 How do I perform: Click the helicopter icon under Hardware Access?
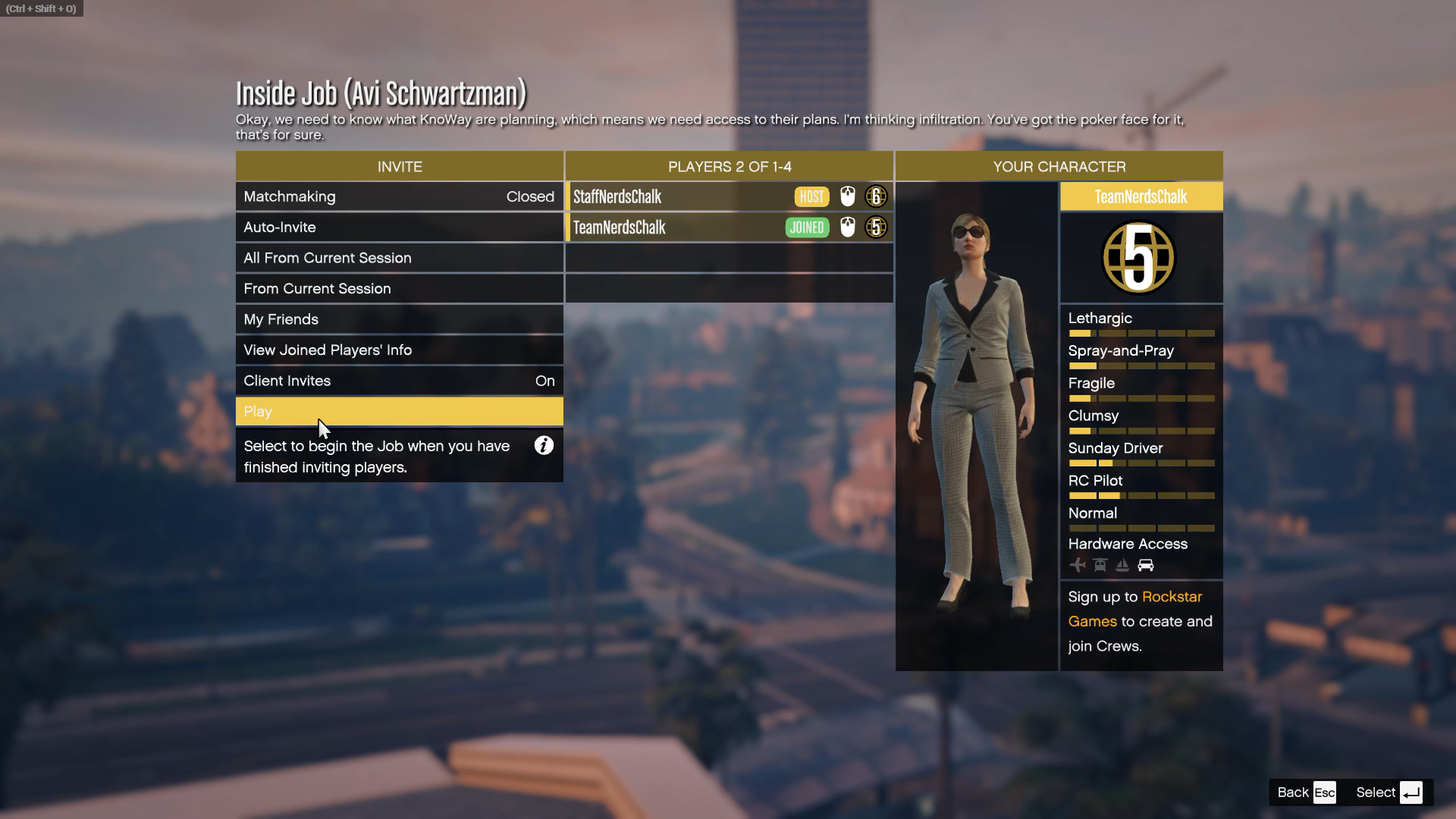click(x=1100, y=565)
